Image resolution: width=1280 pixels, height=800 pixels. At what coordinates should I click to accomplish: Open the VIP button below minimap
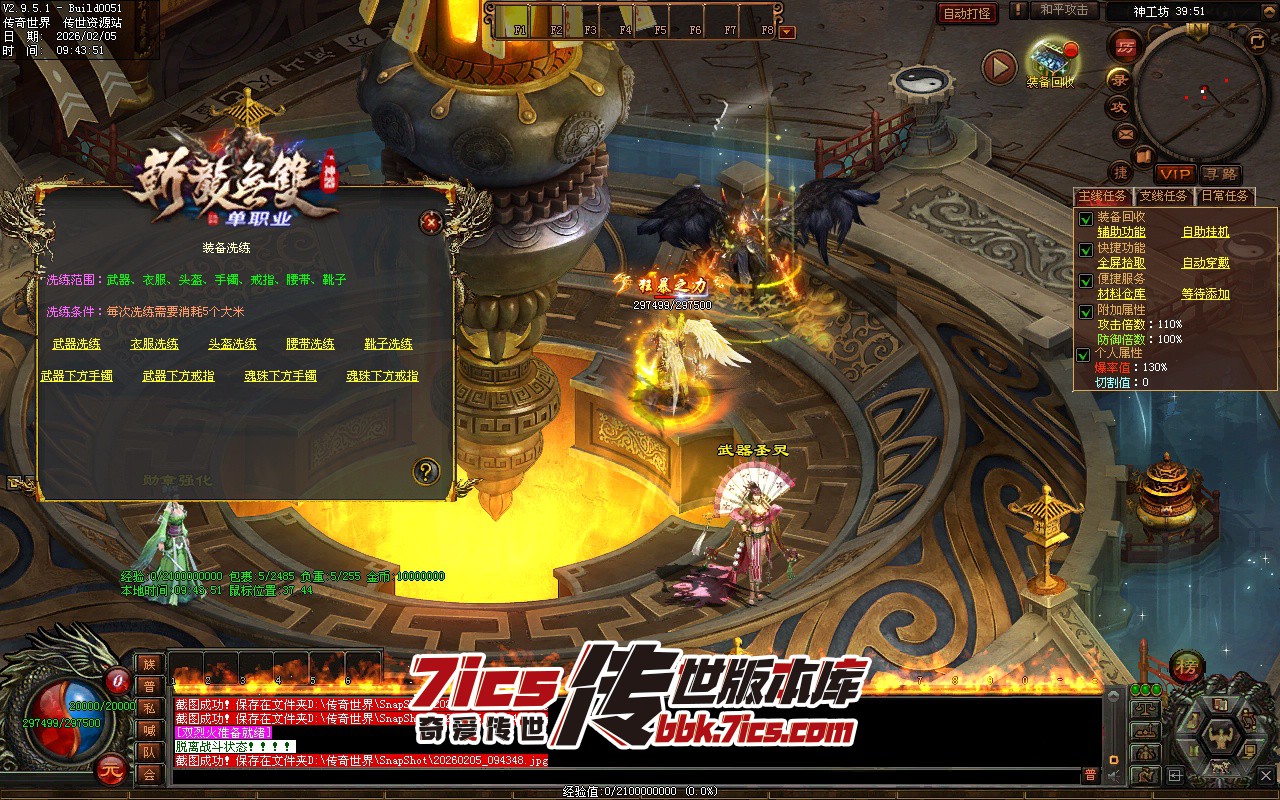click(x=1175, y=174)
